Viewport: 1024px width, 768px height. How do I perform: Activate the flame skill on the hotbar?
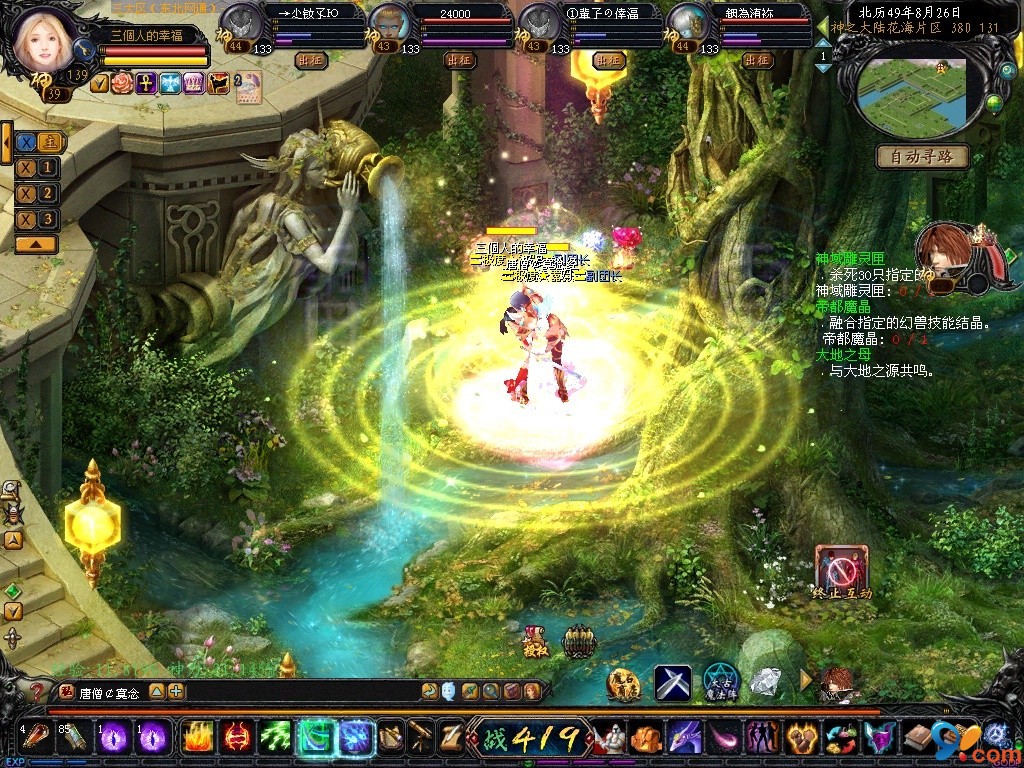click(196, 738)
